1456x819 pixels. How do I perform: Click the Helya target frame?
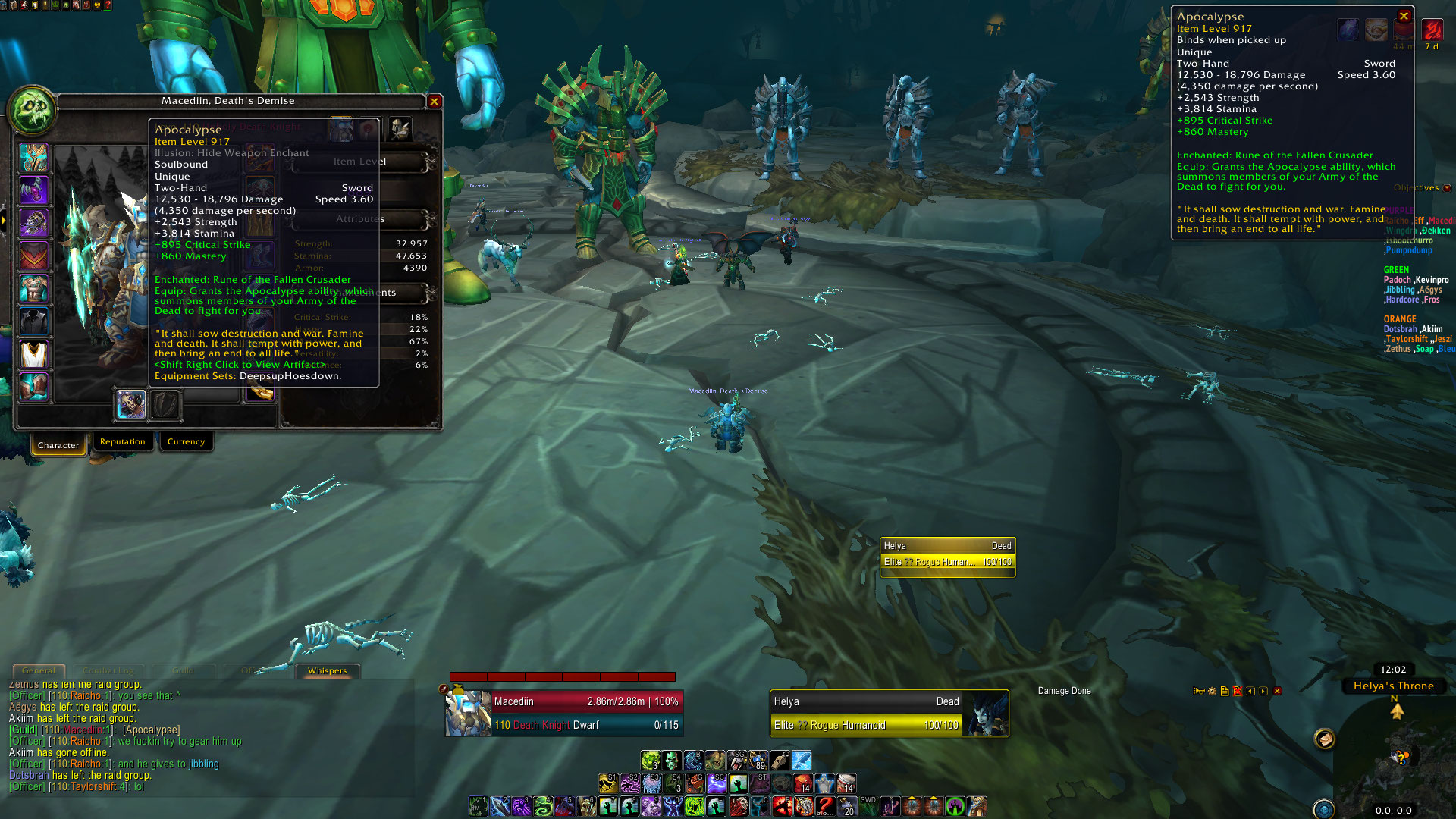pos(889,713)
